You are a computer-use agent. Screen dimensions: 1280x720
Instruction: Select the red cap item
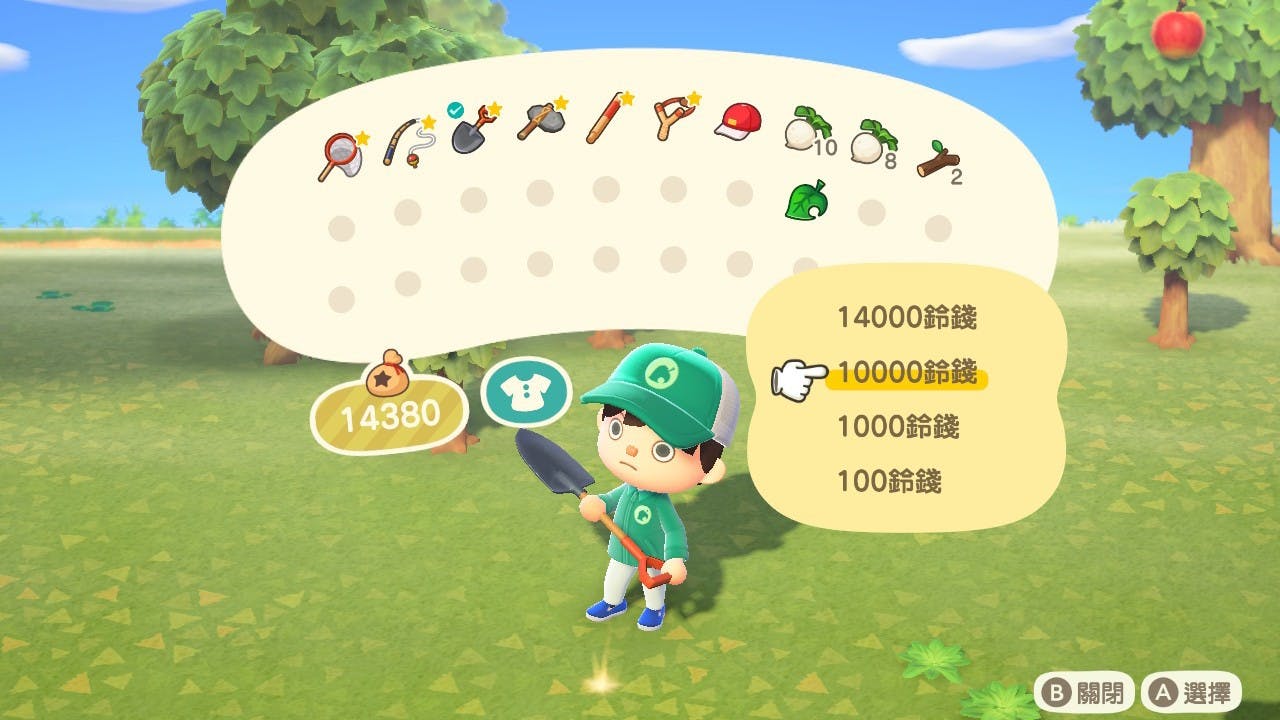pos(738,122)
